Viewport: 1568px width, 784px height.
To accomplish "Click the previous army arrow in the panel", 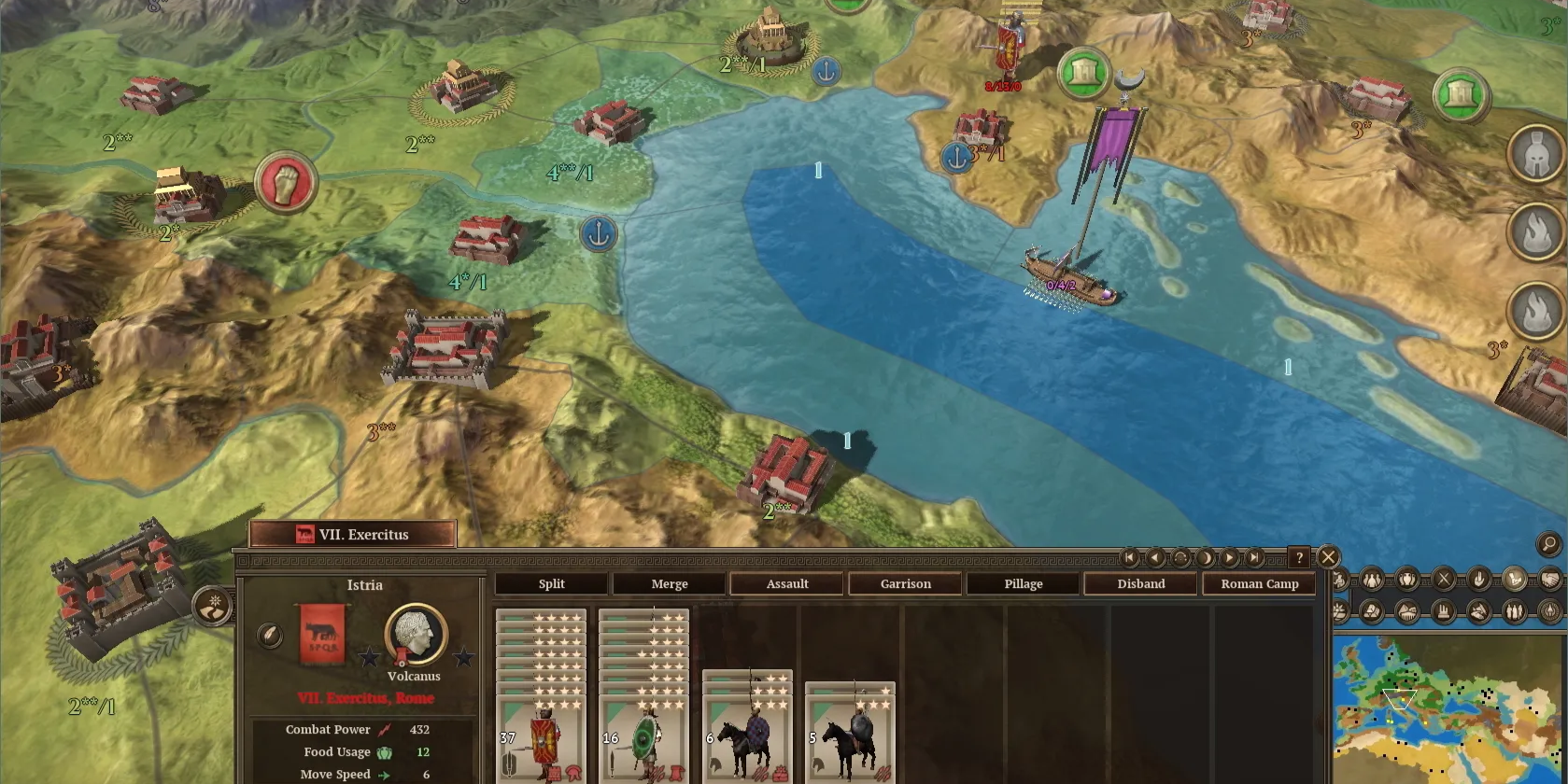I will pyautogui.click(x=1154, y=557).
